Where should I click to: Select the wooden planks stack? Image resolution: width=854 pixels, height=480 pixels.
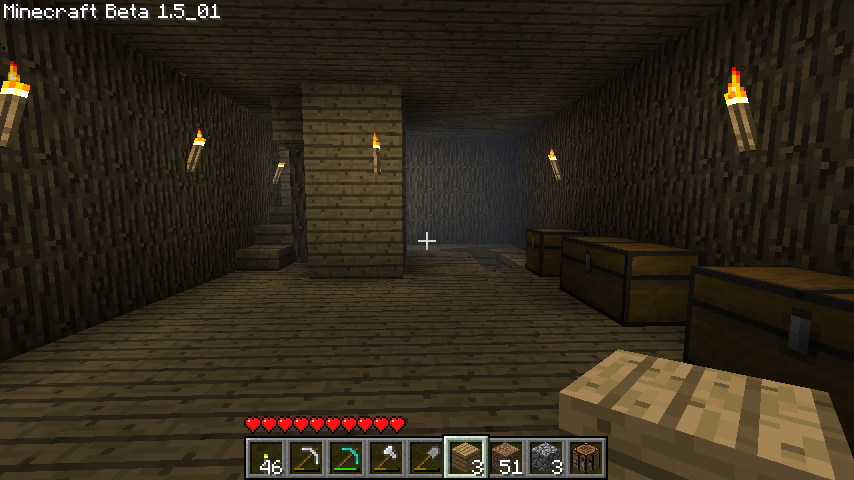[466, 457]
